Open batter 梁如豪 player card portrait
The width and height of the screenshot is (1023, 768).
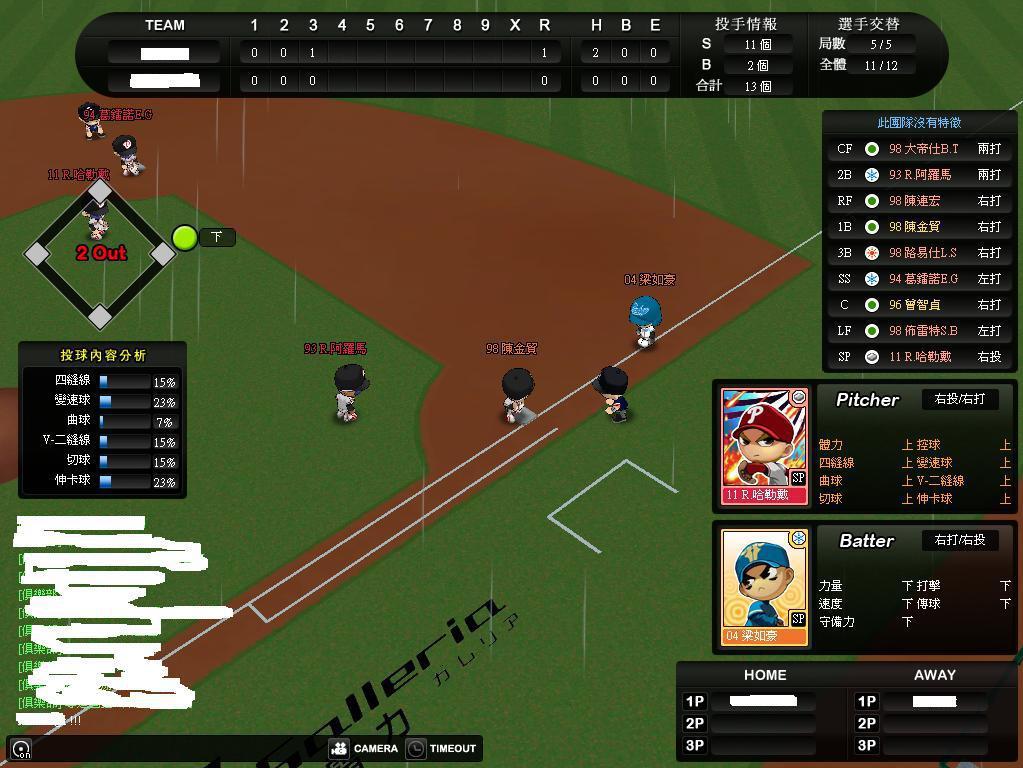click(x=765, y=586)
